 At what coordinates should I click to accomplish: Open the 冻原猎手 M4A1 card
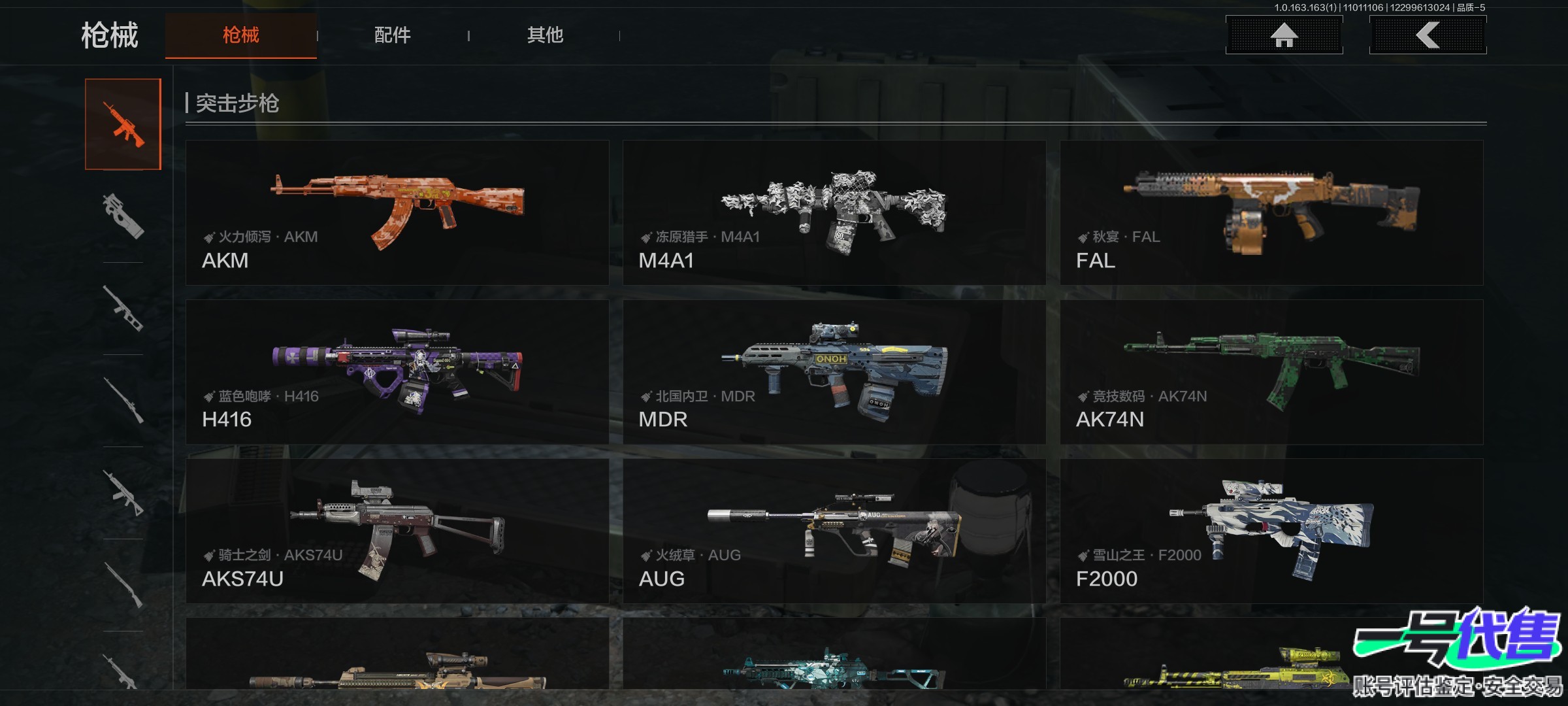click(x=834, y=212)
